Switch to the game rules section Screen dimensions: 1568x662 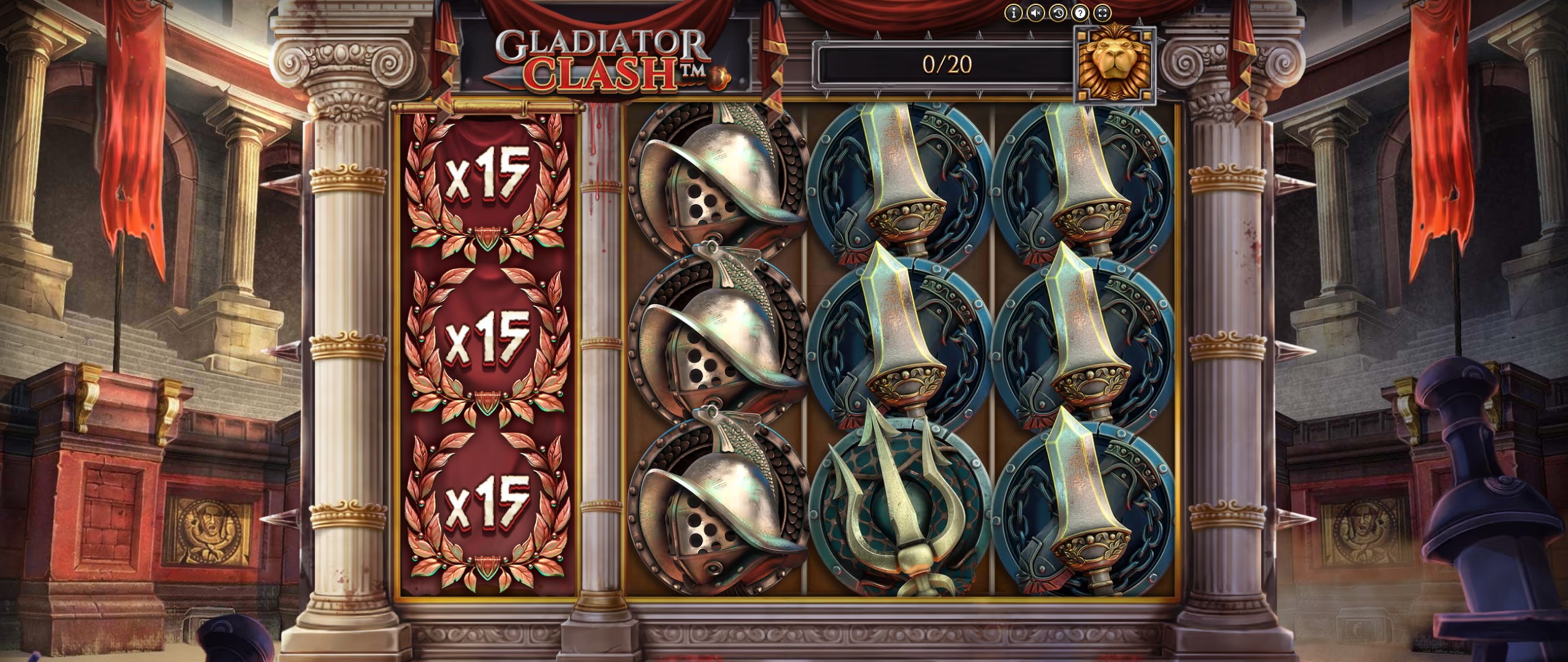pyautogui.click(x=1081, y=13)
